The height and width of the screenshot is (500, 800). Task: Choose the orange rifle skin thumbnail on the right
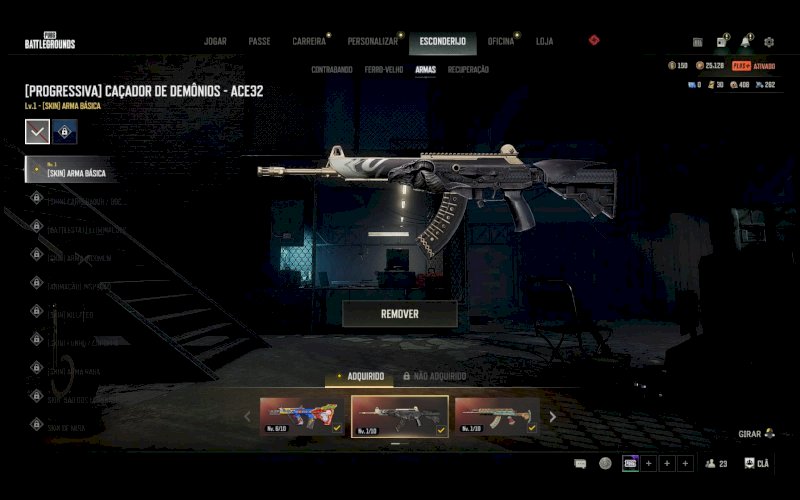(497, 416)
